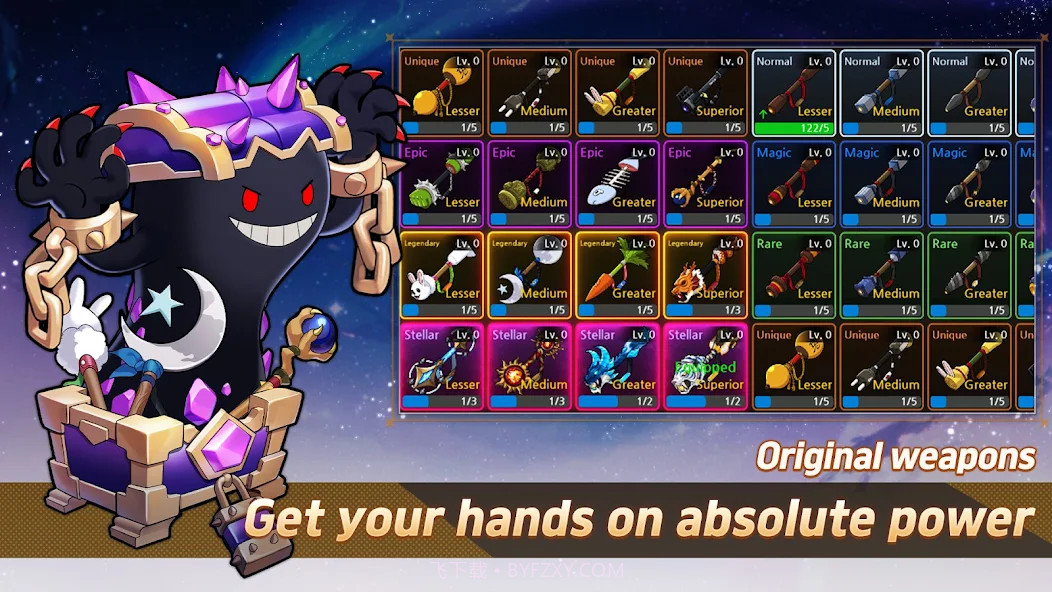Viewport: 1052px width, 592px height.
Task: Select the Epic Lesser spiked mace
Action: click(x=442, y=184)
